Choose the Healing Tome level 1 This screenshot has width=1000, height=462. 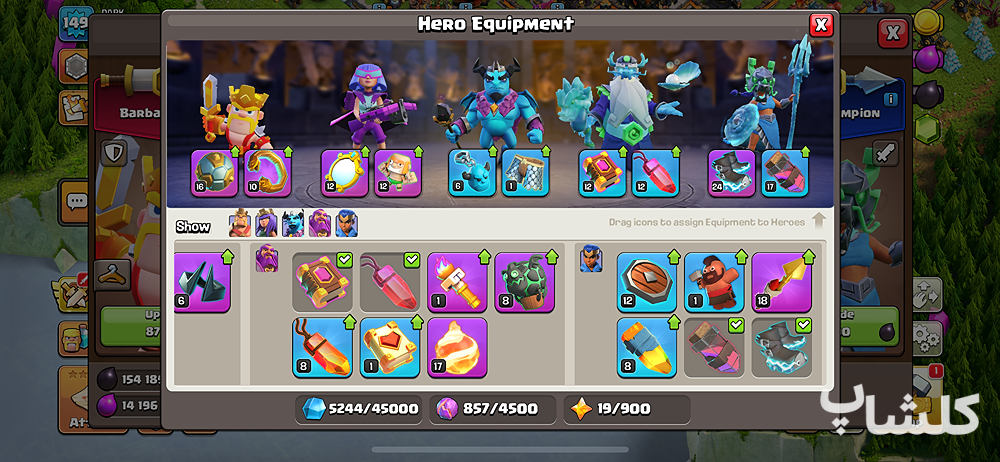click(x=390, y=347)
